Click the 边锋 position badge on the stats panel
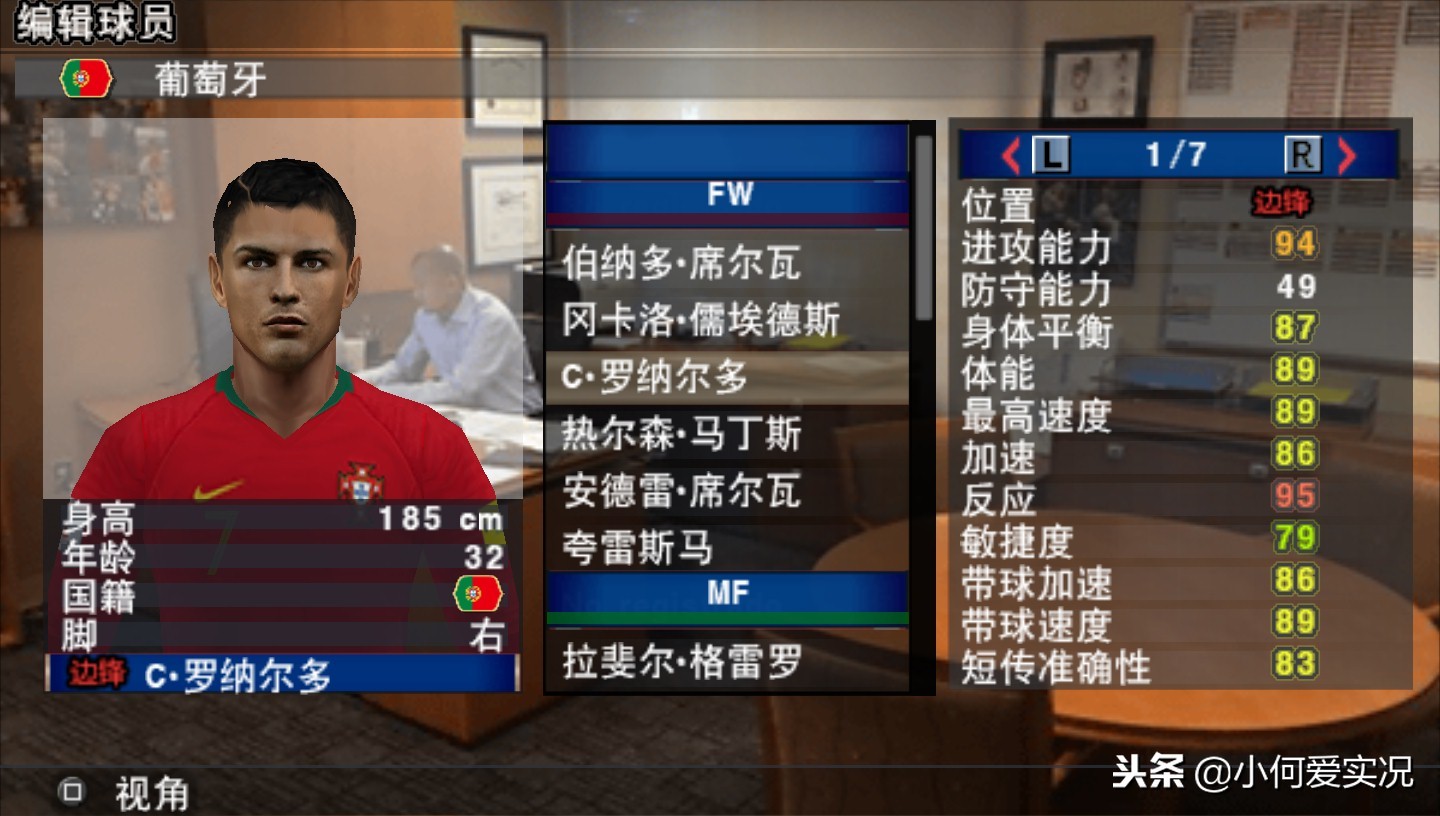 pyautogui.click(x=1283, y=203)
